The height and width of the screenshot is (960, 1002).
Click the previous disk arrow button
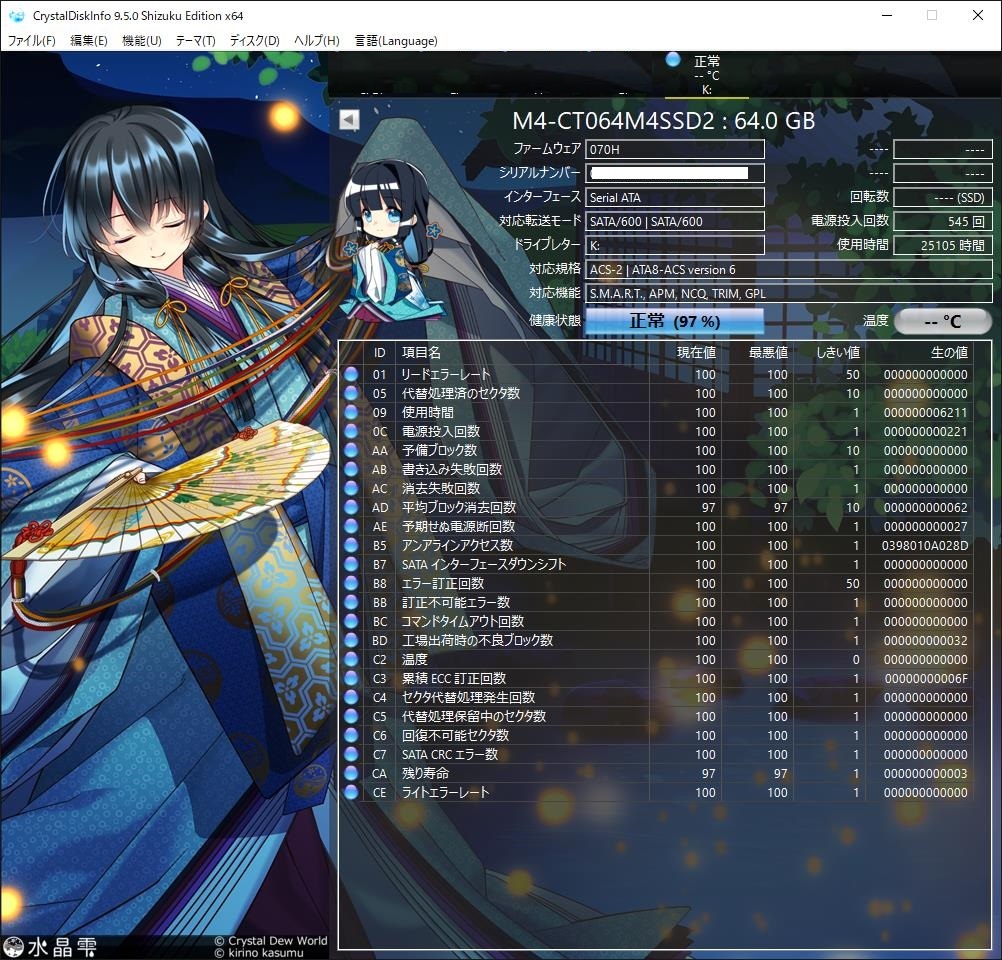click(348, 120)
